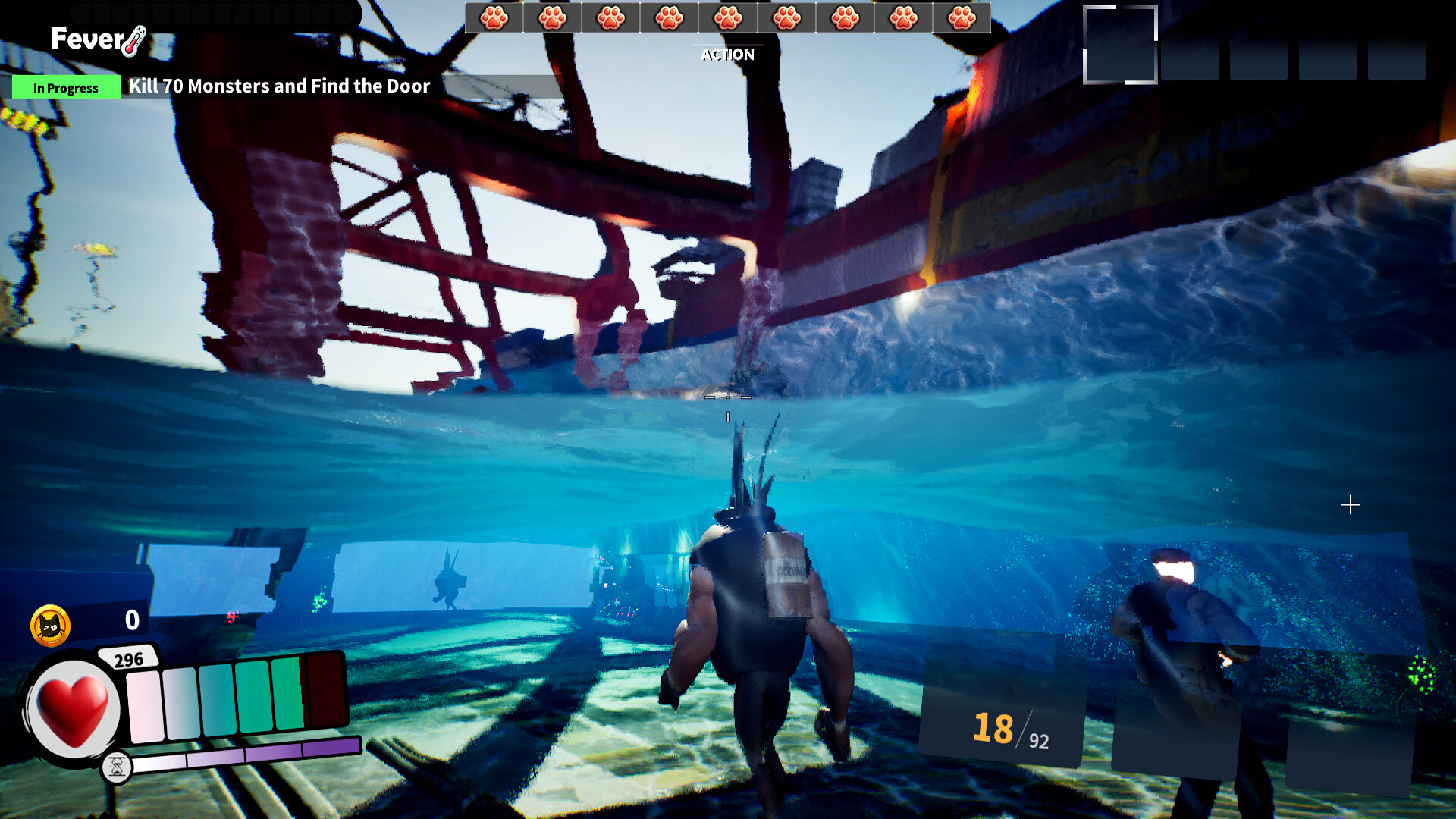Click the gold cat coin icon
This screenshot has width=1456, height=819.
pos(50,626)
